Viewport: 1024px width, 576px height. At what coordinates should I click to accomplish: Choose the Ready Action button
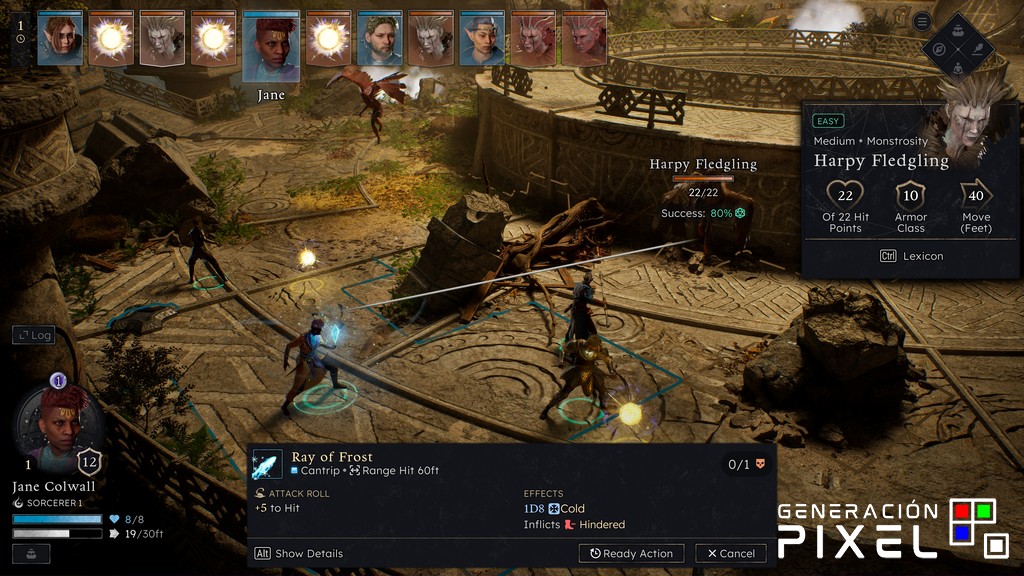coord(631,553)
